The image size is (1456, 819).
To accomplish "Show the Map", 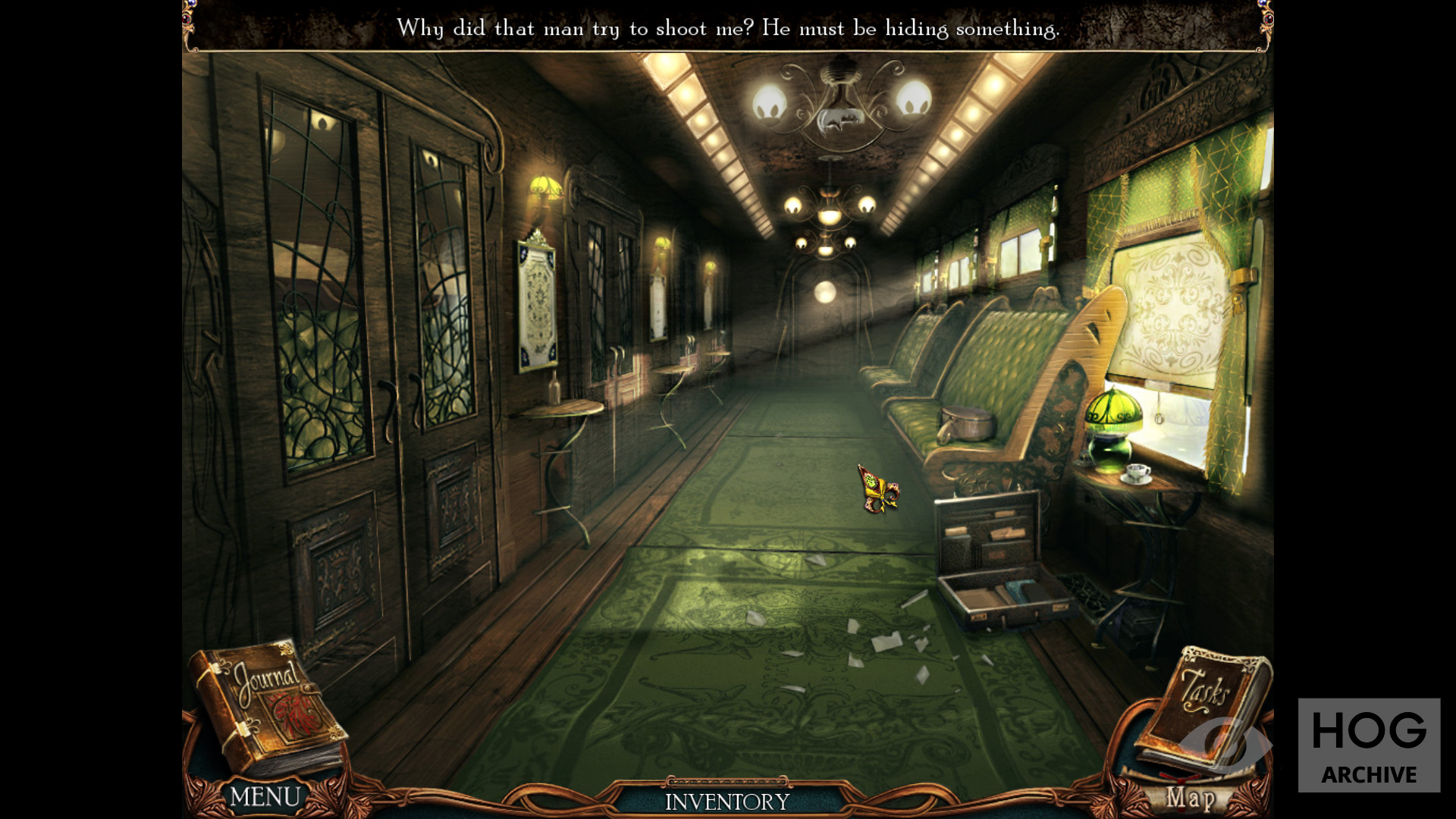I will [1191, 798].
